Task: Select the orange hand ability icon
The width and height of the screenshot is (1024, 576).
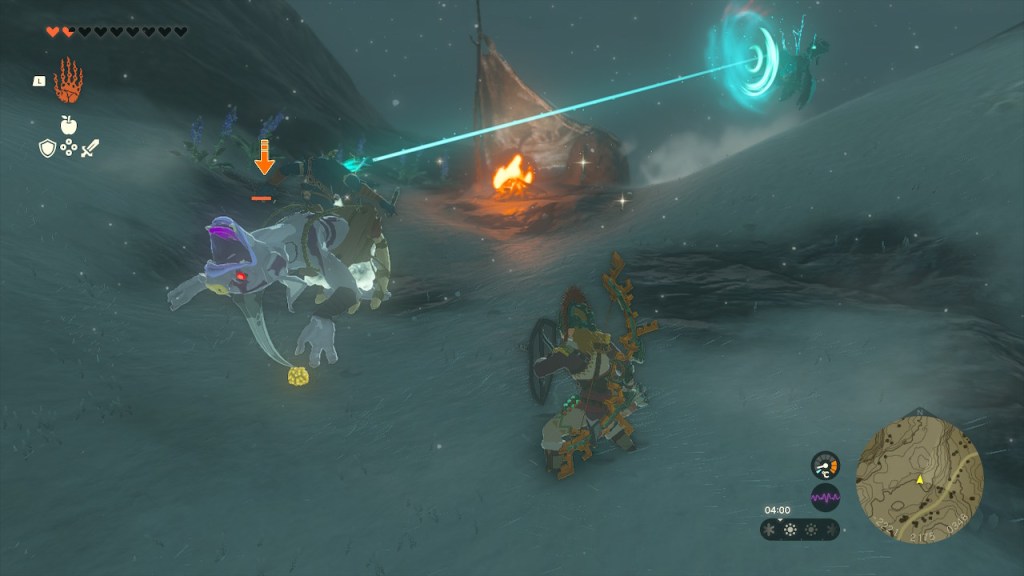Action: [67, 81]
